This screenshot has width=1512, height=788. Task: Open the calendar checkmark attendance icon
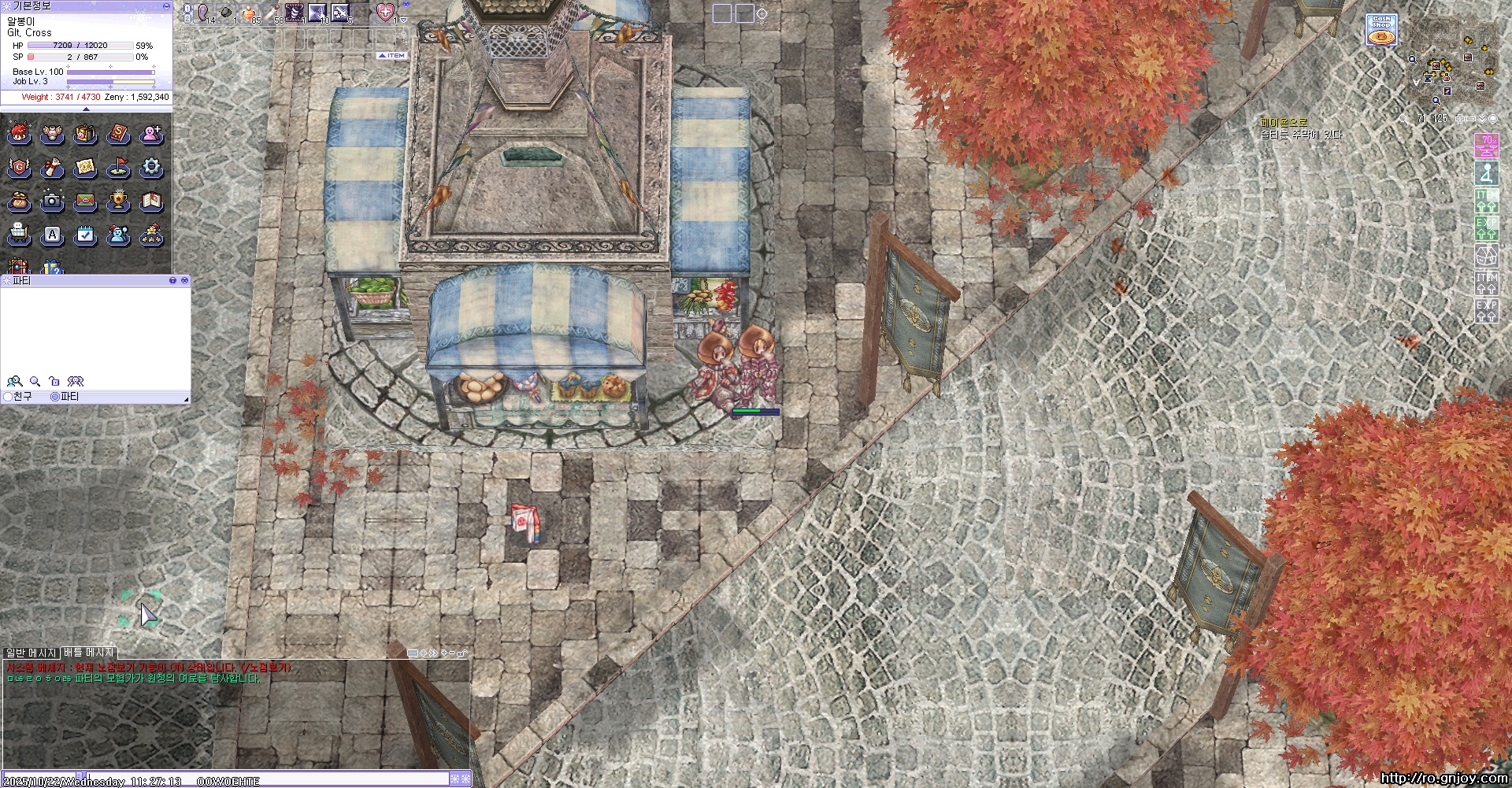(85, 235)
